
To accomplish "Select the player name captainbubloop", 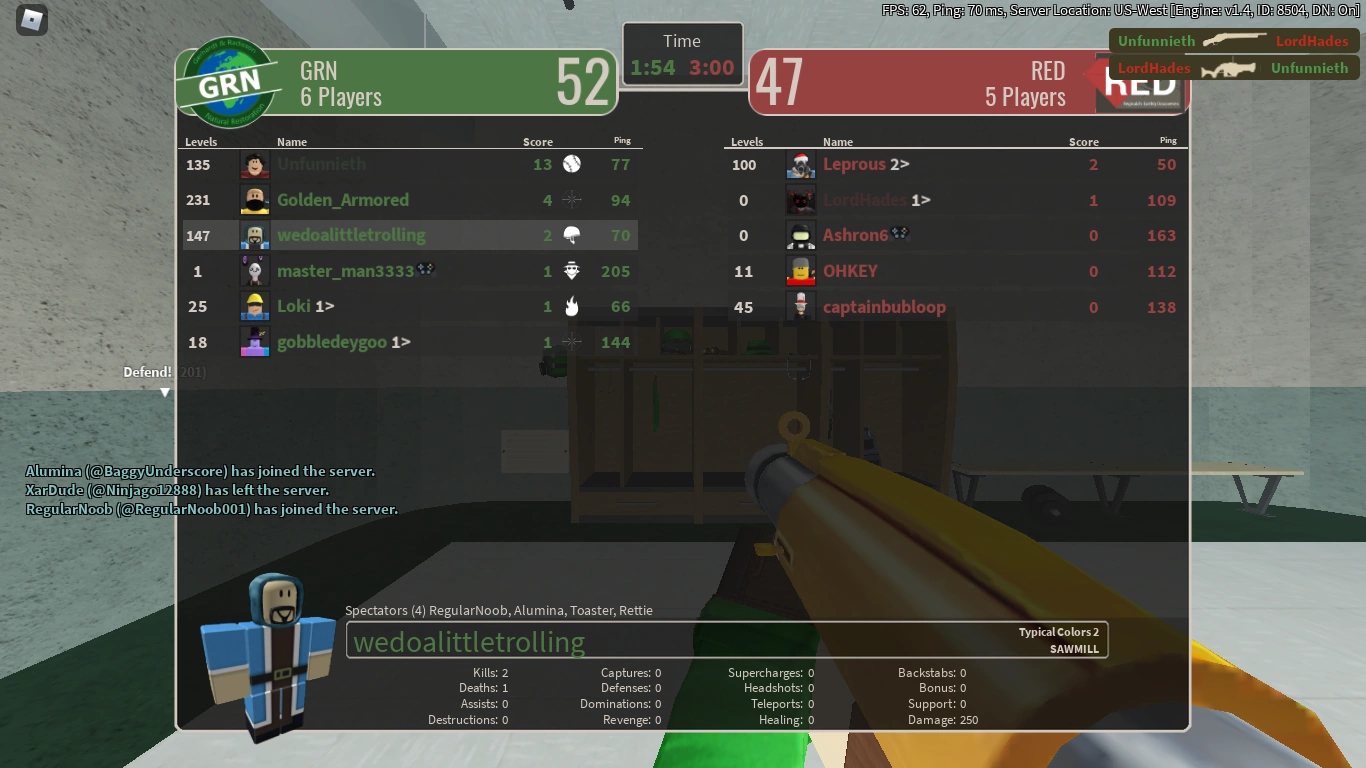I will tap(884, 307).
